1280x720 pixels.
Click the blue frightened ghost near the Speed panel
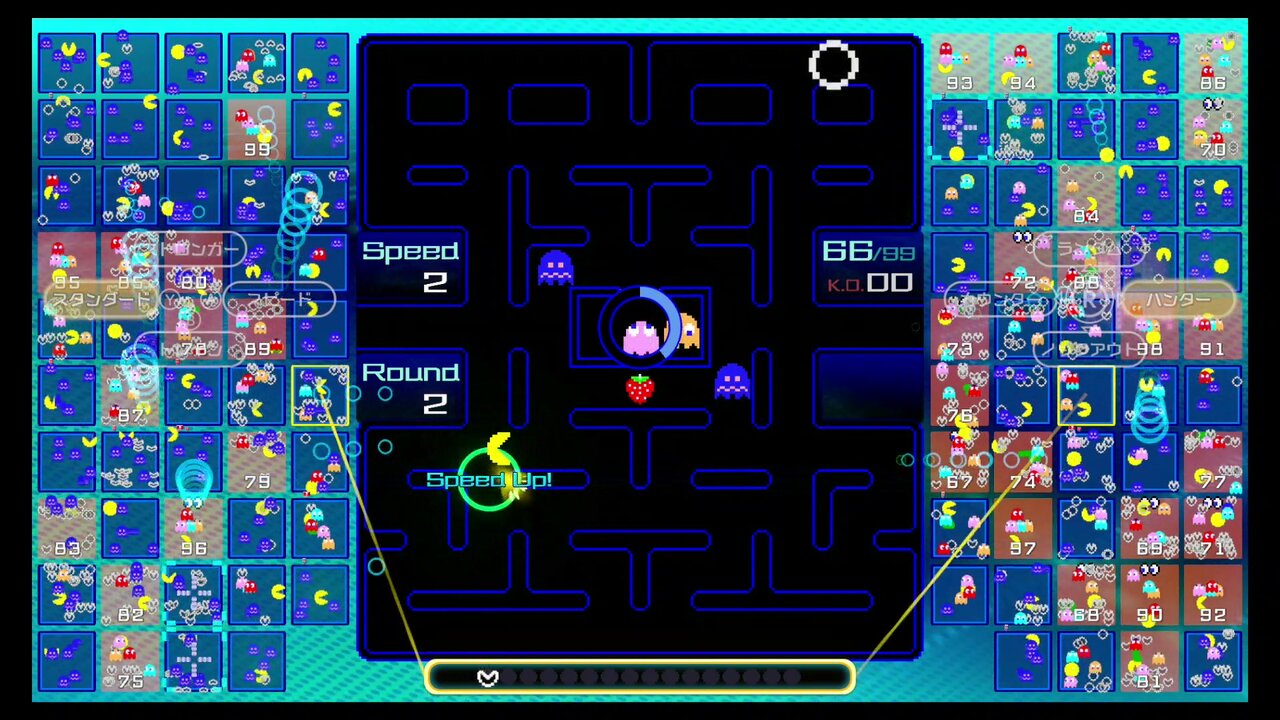coord(556,267)
